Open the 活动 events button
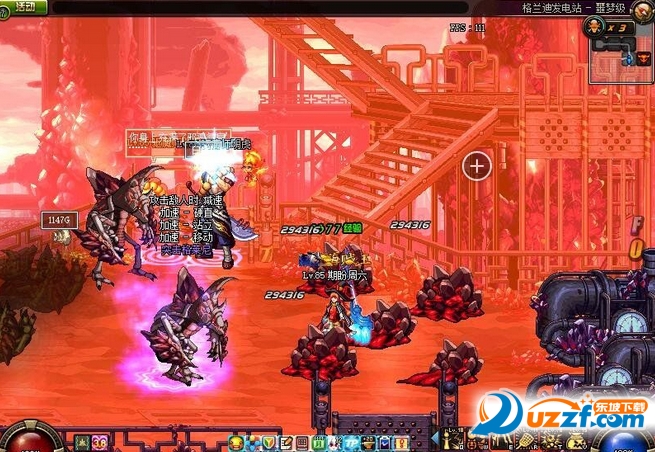The image size is (655, 452). pos(24,7)
